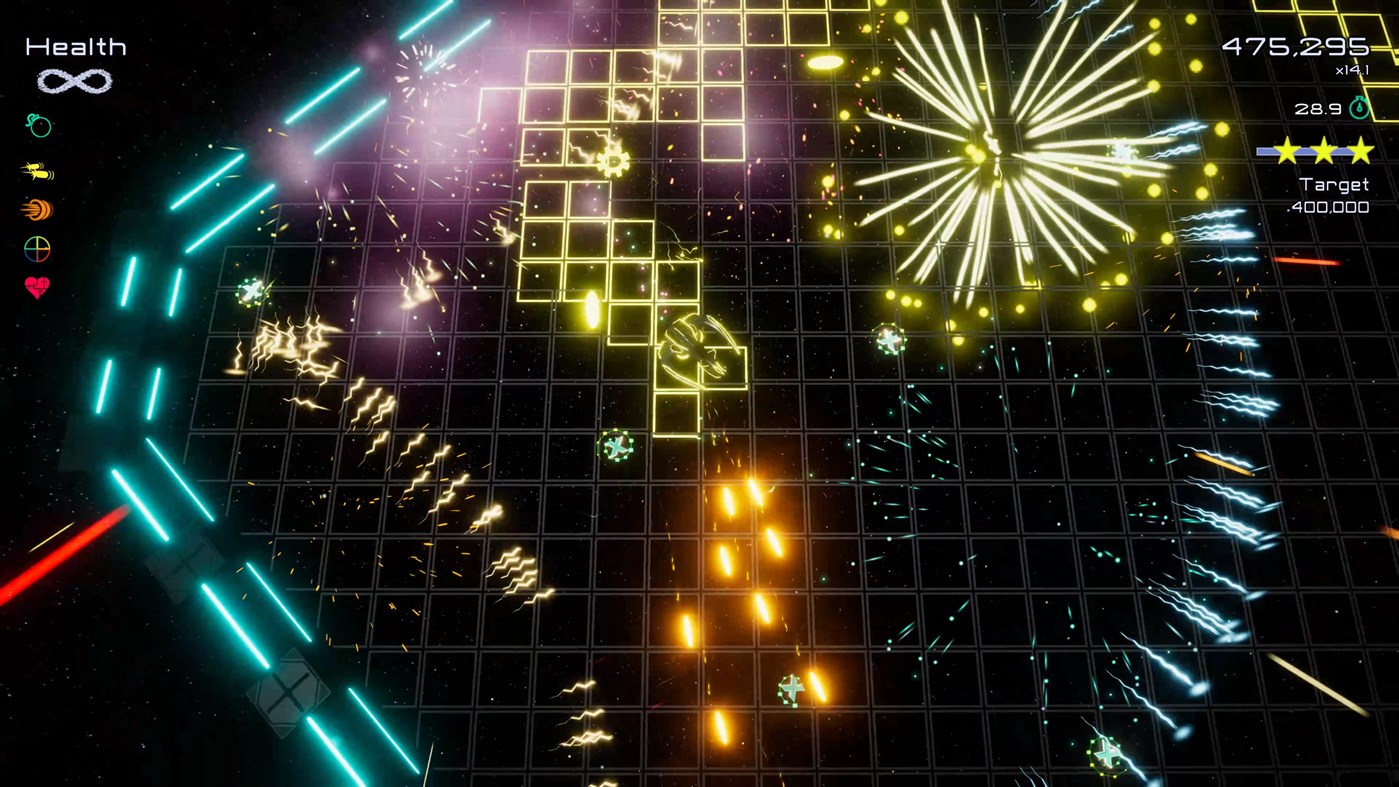This screenshot has height=787, width=1399.
Task: Select the Target label heading
Action: (x=1333, y=183)
